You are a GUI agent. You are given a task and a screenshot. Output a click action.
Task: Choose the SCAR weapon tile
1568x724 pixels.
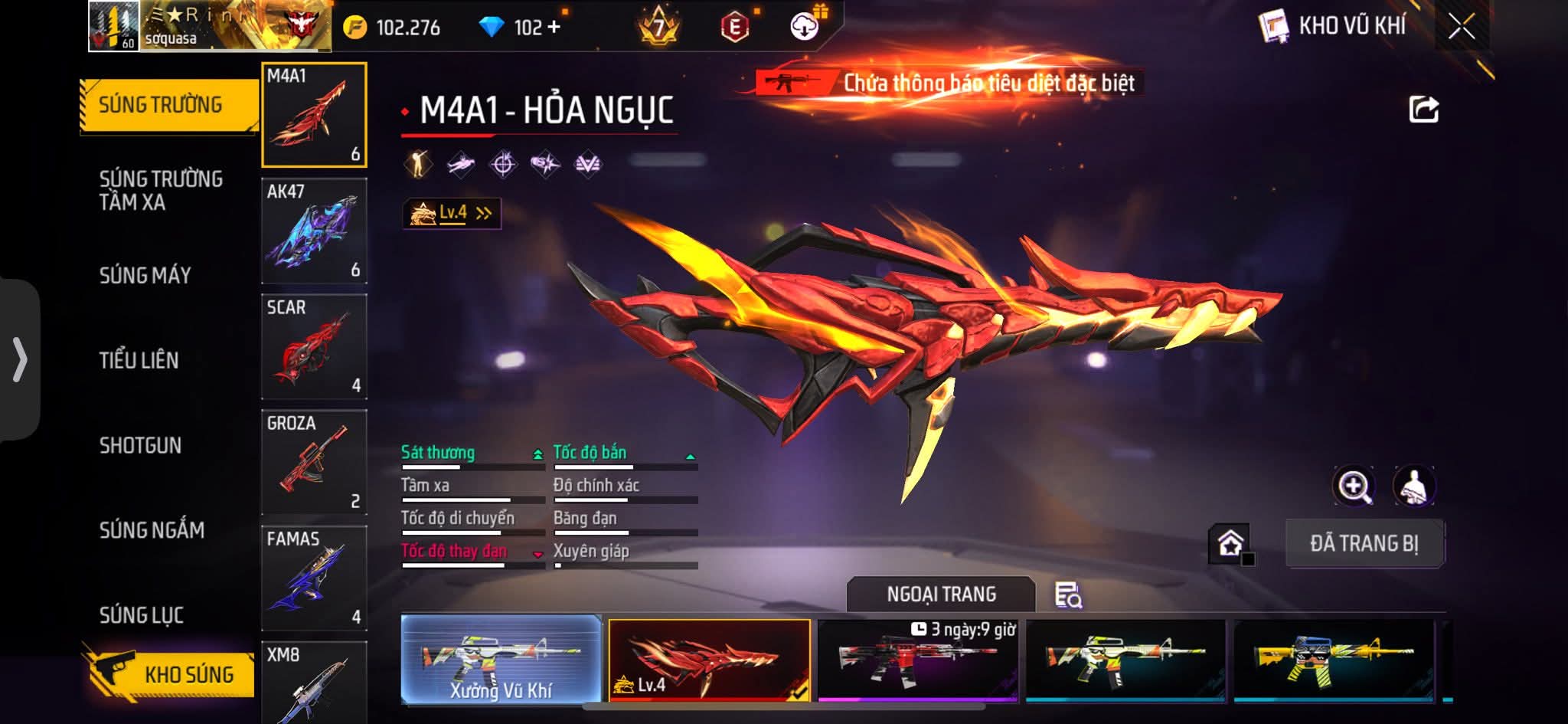click(x=314, y=346)
